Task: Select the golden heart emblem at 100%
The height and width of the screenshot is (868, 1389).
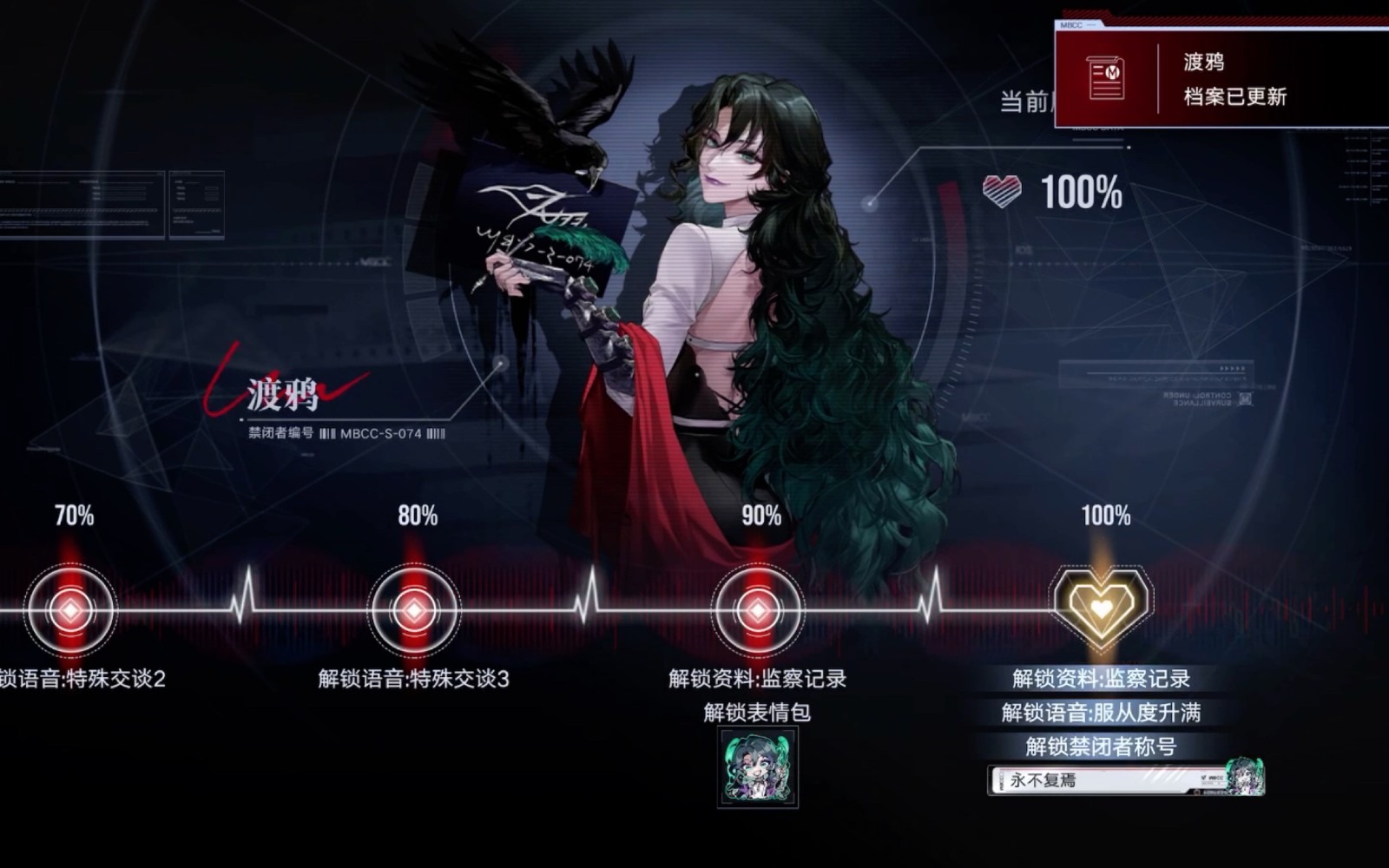Action: click(x=1101, y=608)
